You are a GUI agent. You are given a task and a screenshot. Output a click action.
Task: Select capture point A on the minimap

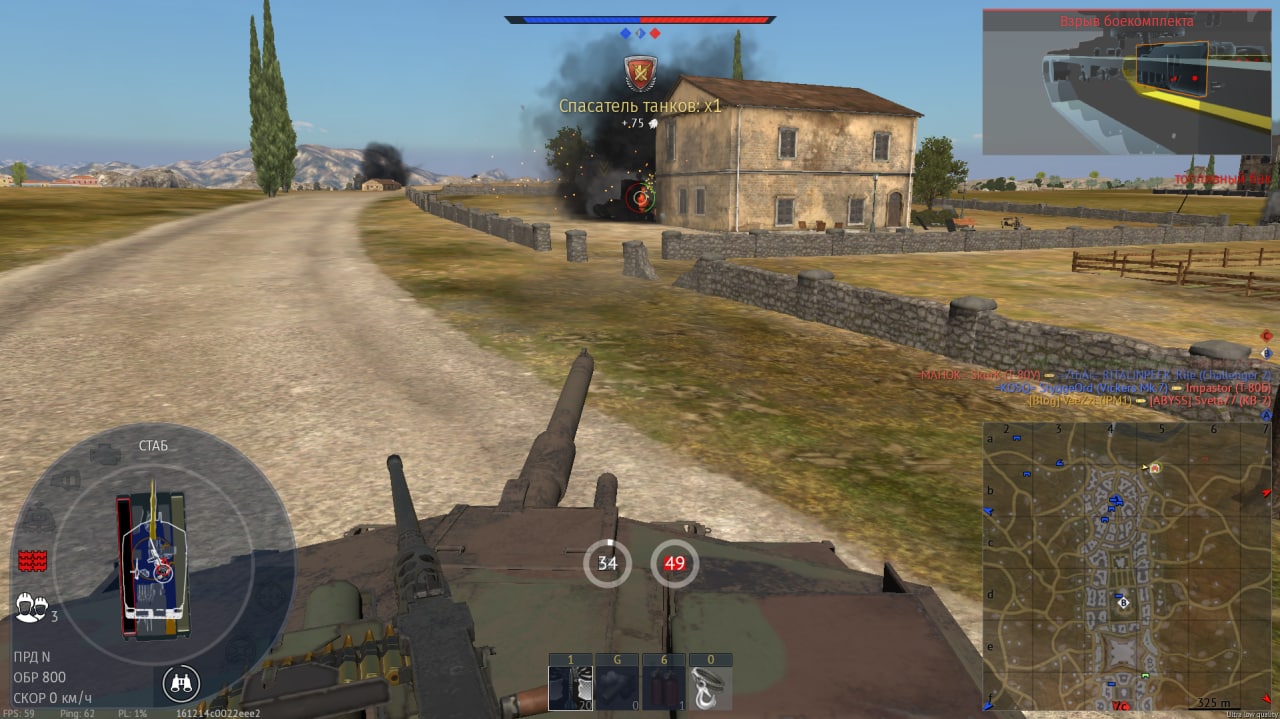tap(1155, 467)
